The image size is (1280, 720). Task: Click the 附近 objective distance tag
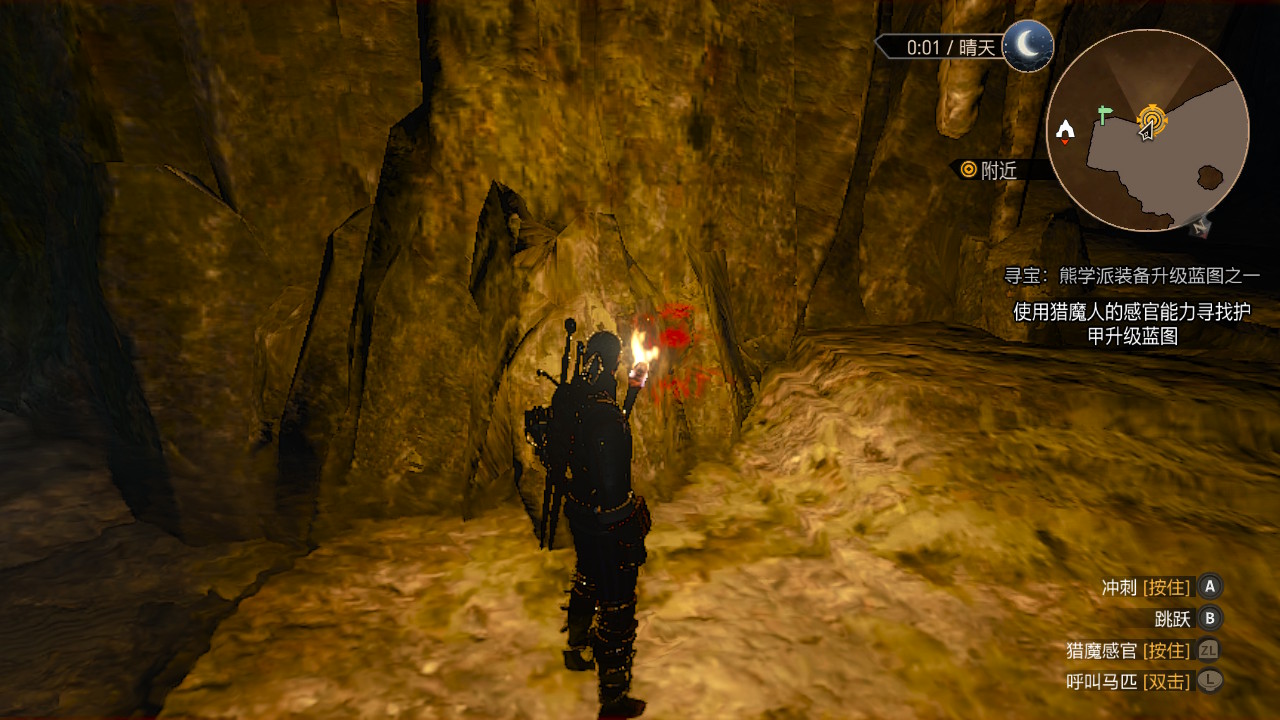[988, 170]
